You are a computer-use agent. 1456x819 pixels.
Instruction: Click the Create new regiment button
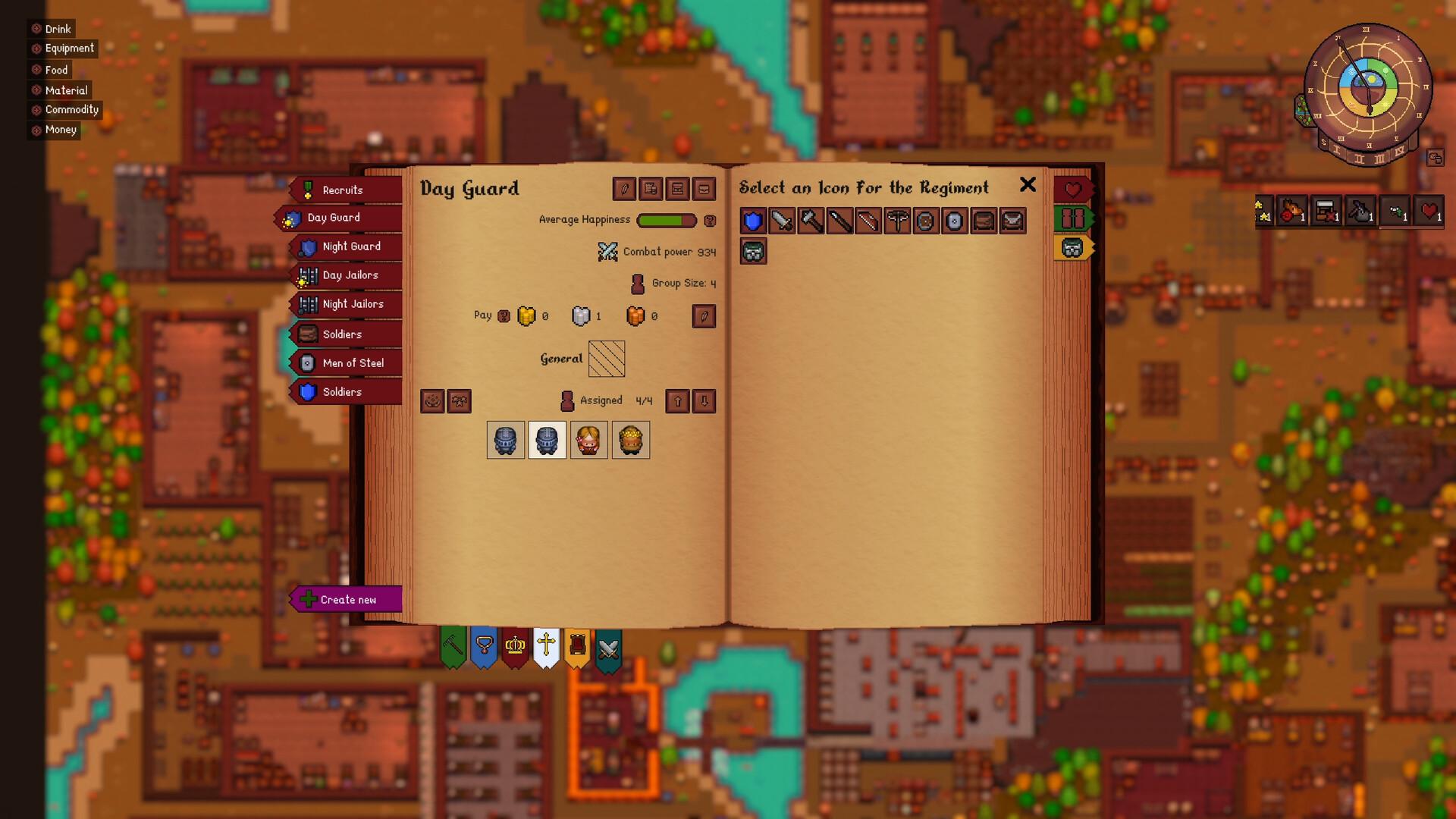point(347,599)
